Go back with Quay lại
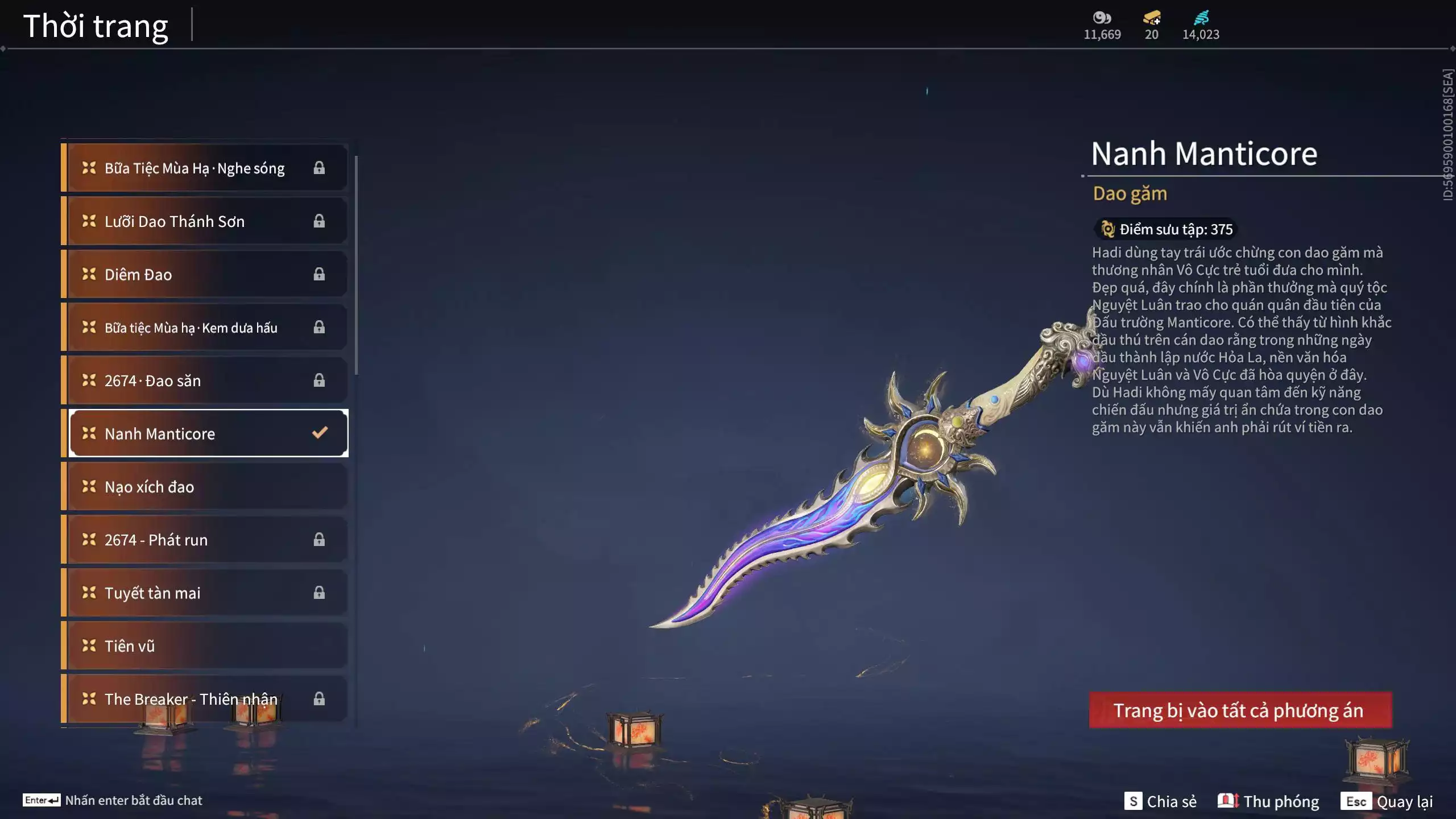 click(1387, 801)
